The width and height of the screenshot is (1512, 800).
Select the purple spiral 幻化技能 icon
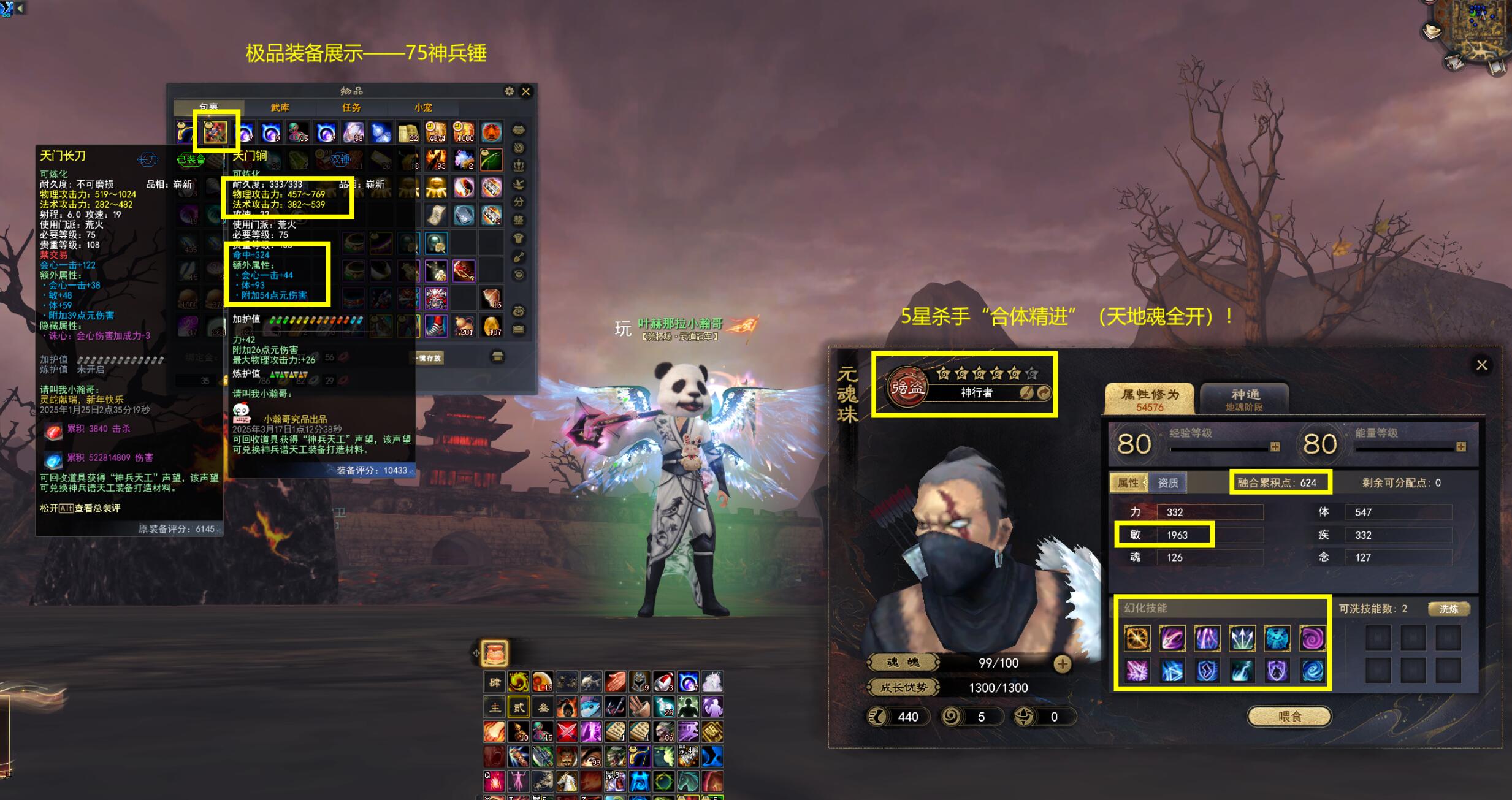1312,639
